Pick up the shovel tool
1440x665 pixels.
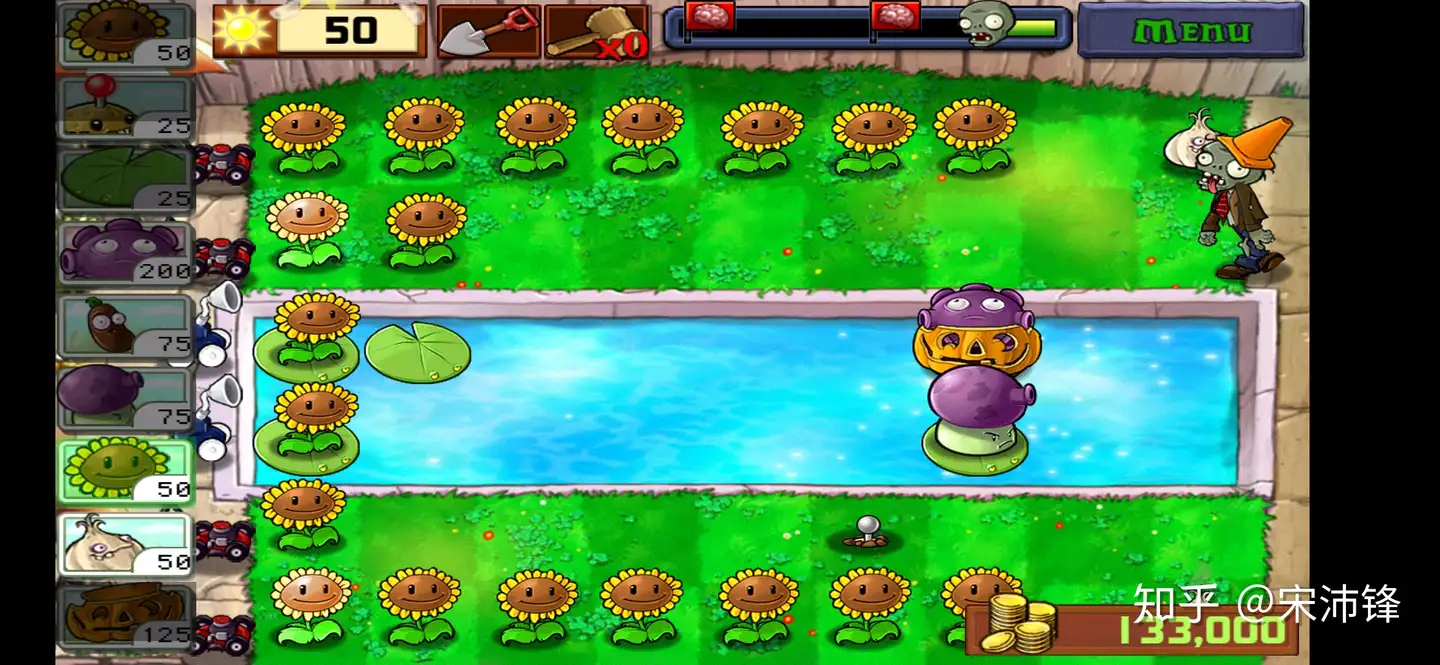488,31
